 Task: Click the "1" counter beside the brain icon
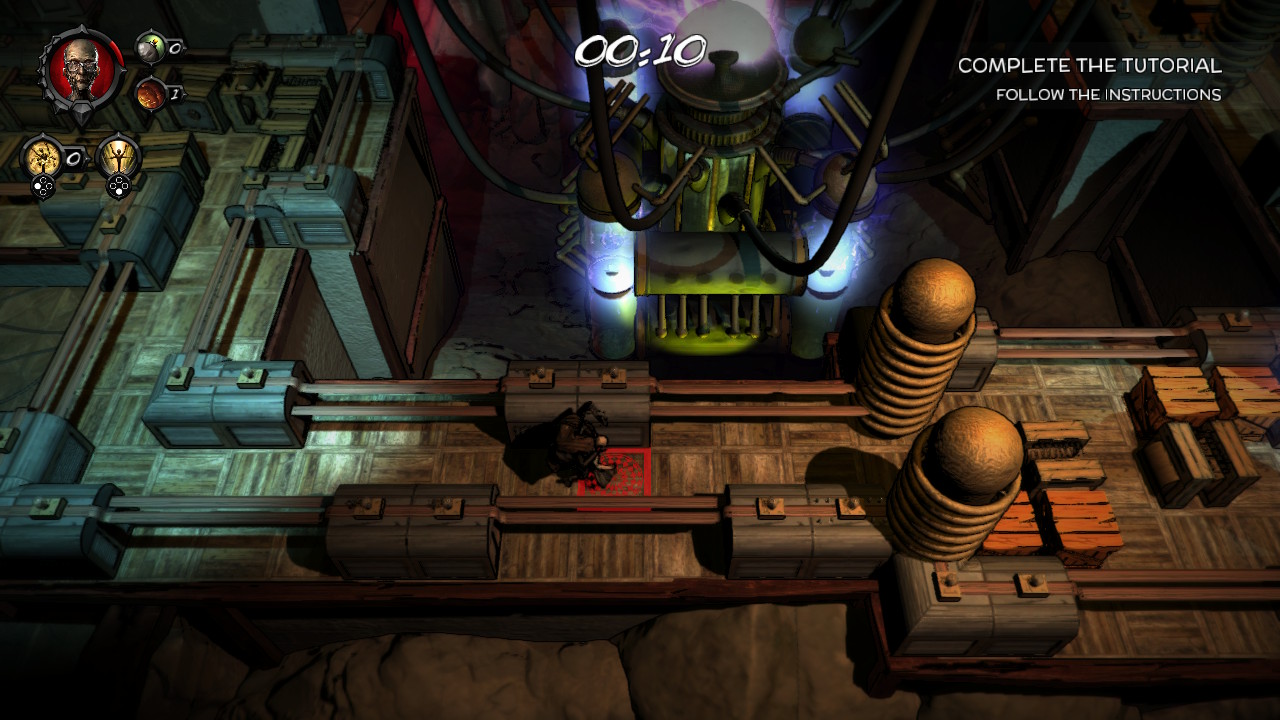click(176, 92)
